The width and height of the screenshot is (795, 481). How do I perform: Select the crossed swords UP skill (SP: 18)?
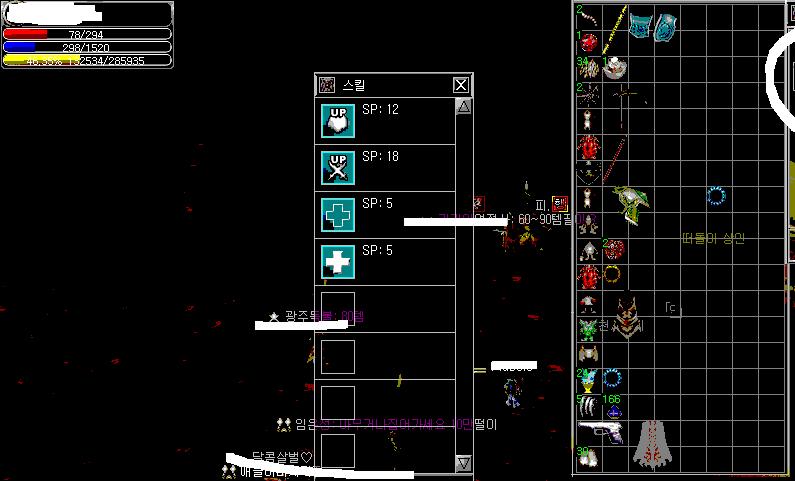pos(338,168)
